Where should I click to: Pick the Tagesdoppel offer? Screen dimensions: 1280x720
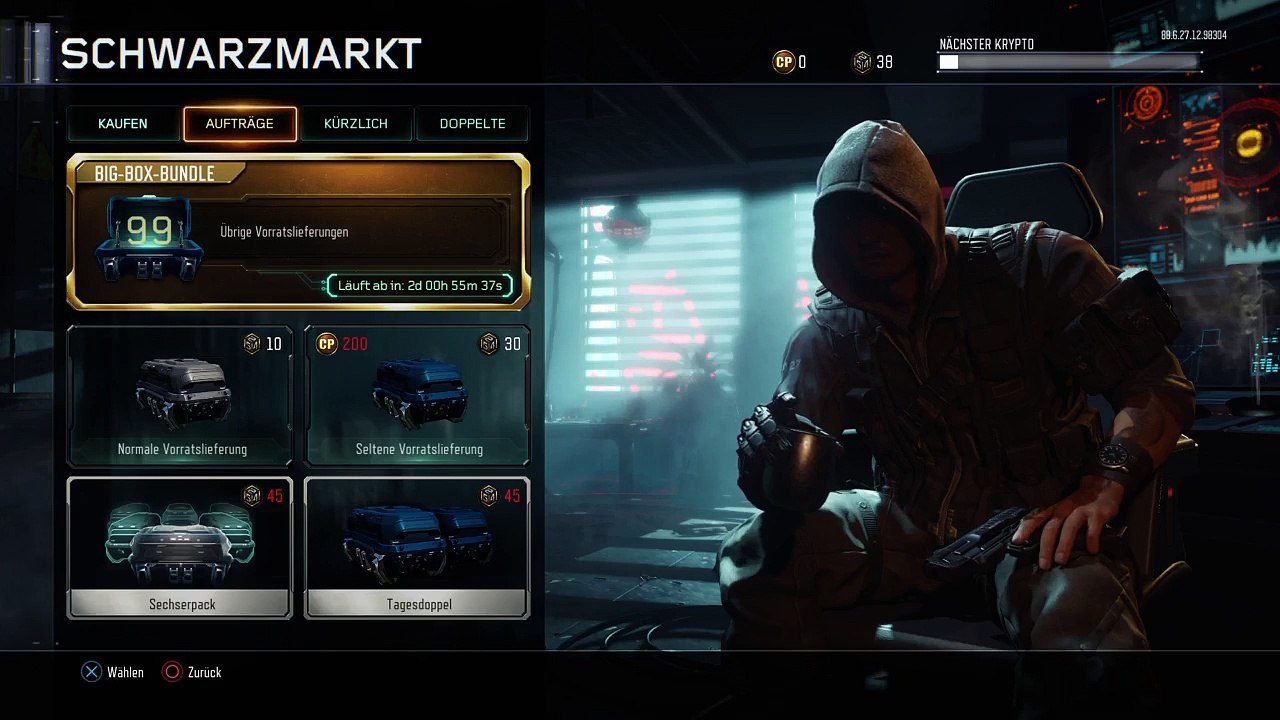(417, 548)
